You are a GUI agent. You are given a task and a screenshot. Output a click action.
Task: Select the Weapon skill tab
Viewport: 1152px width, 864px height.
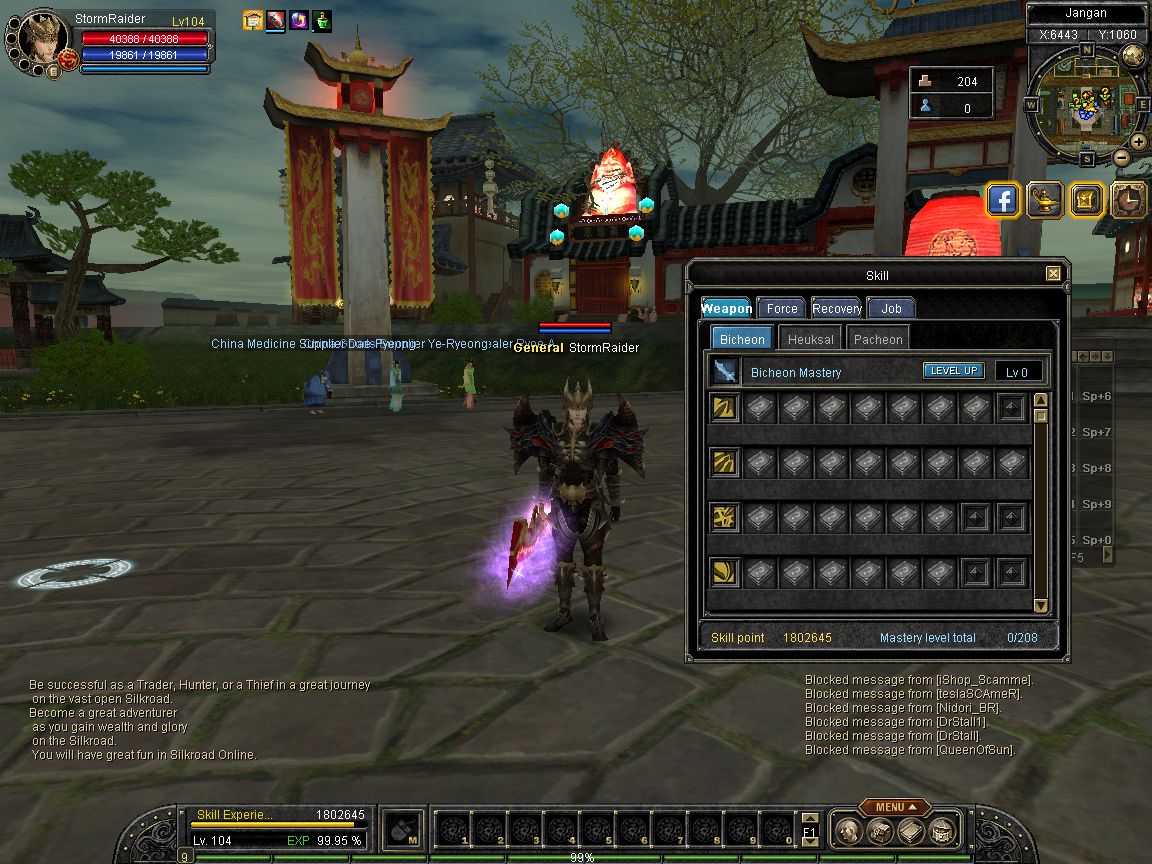727,309
